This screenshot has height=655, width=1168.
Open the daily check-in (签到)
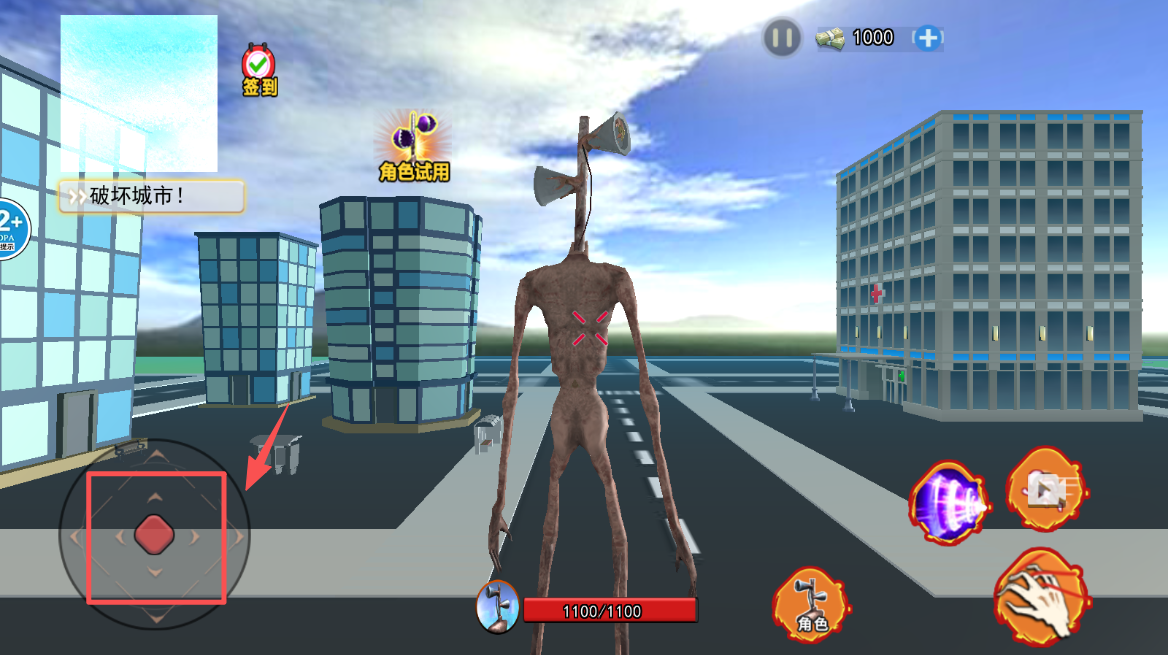(259, 70)
